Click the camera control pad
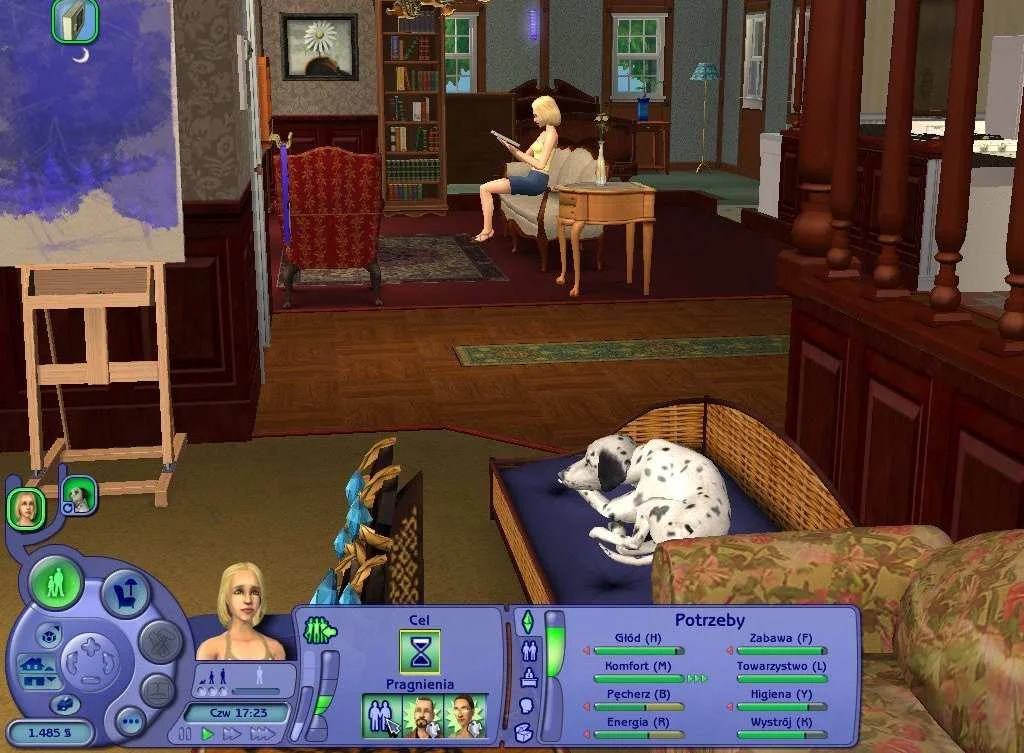 91,661
